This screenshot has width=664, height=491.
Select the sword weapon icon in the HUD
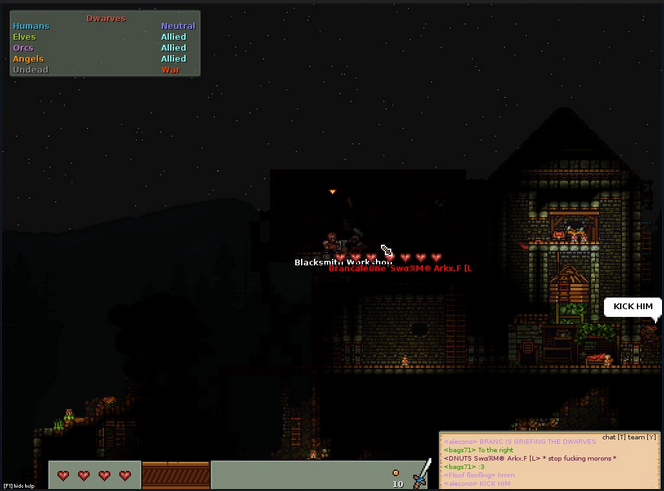(421, 476)
